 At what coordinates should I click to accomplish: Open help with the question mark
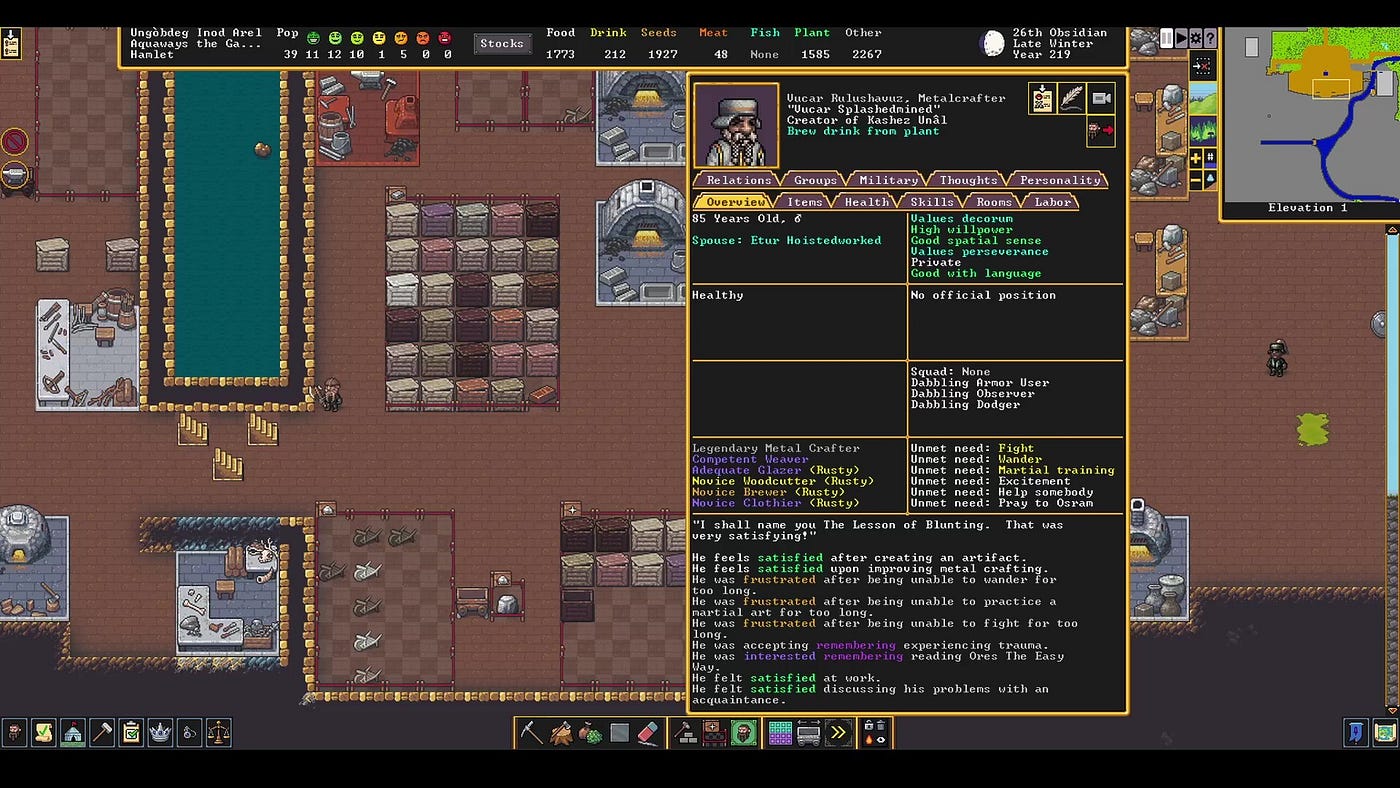[x=1210, y=38]
